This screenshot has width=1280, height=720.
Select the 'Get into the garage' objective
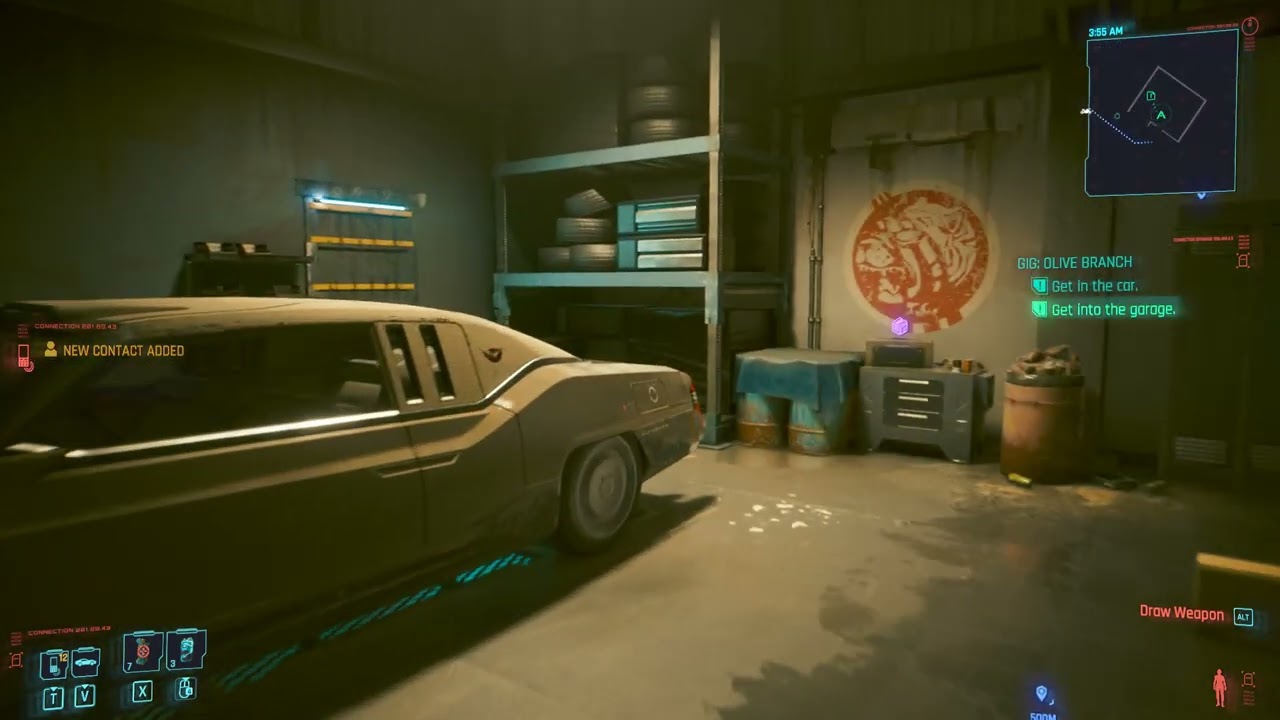tap(1112, 310)
